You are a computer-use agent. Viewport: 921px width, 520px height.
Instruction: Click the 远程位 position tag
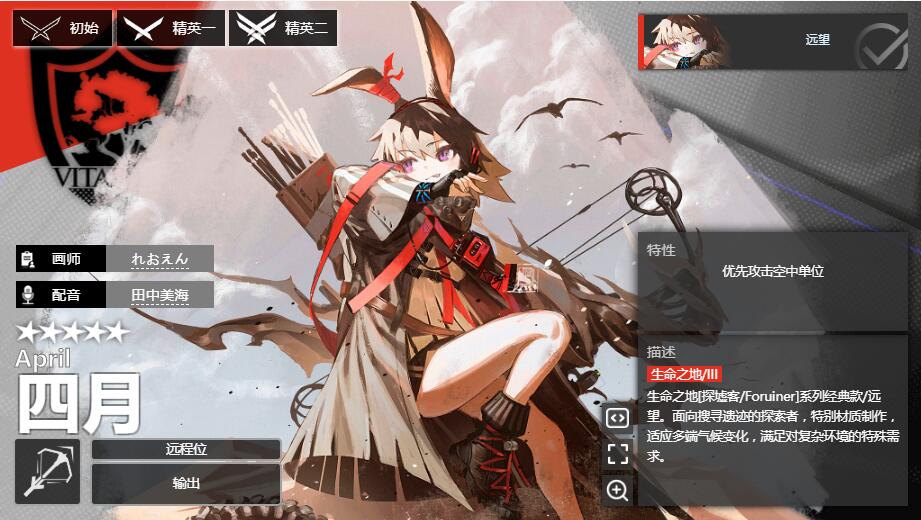tap(186, 450)
